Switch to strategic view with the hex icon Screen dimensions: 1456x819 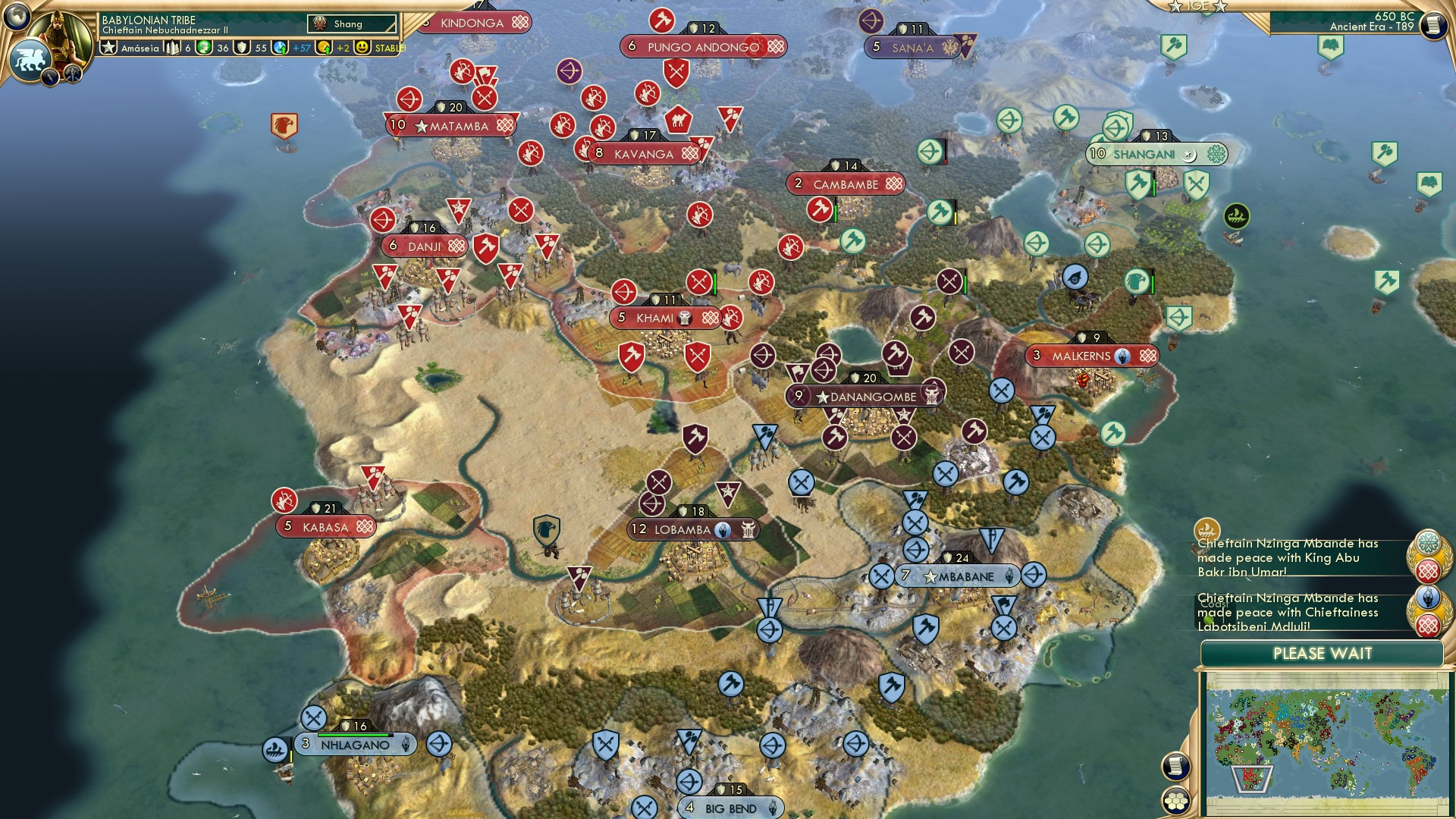pos(1177,802)
